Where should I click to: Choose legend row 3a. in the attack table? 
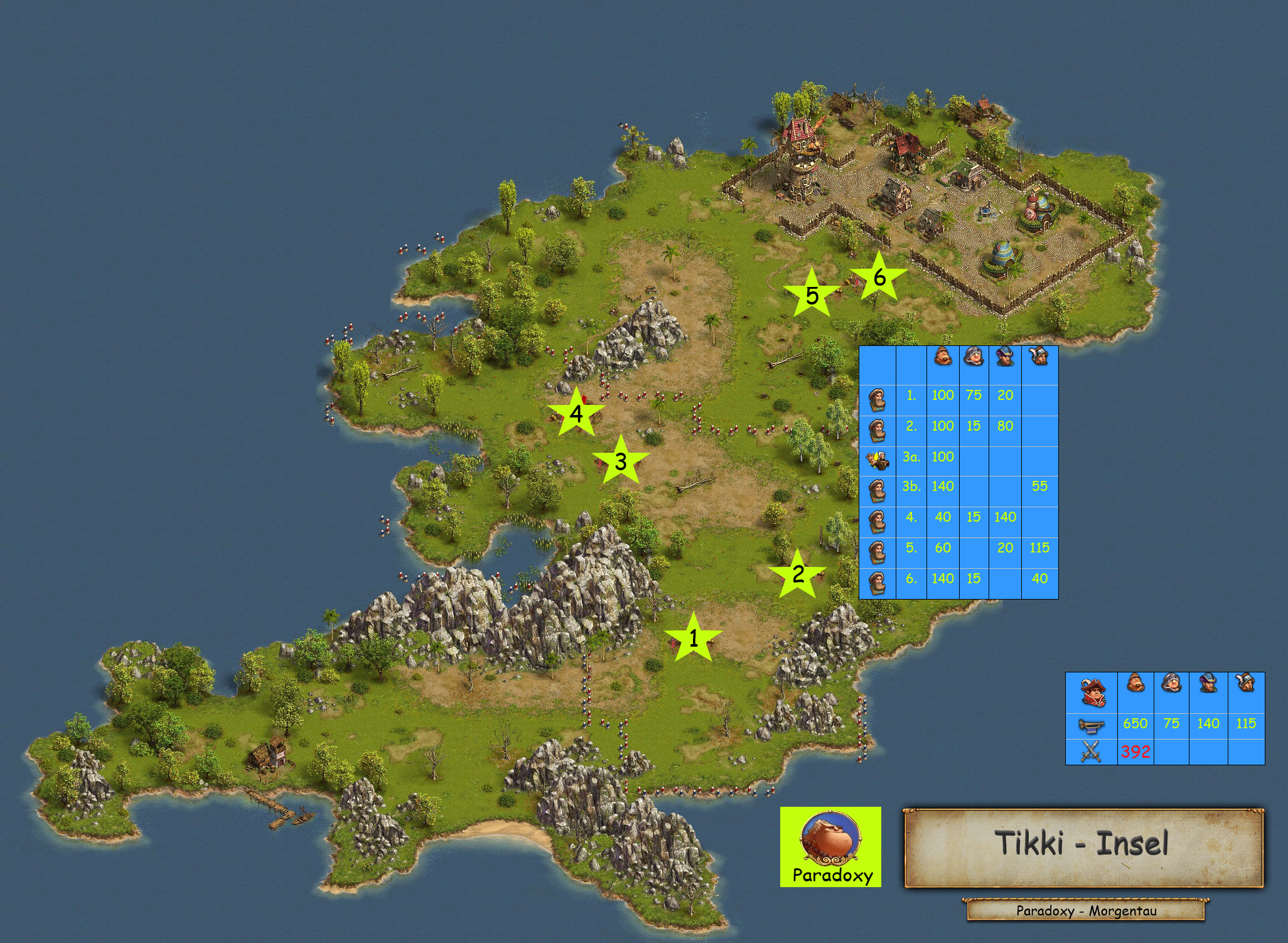click(x=958, y=457)
